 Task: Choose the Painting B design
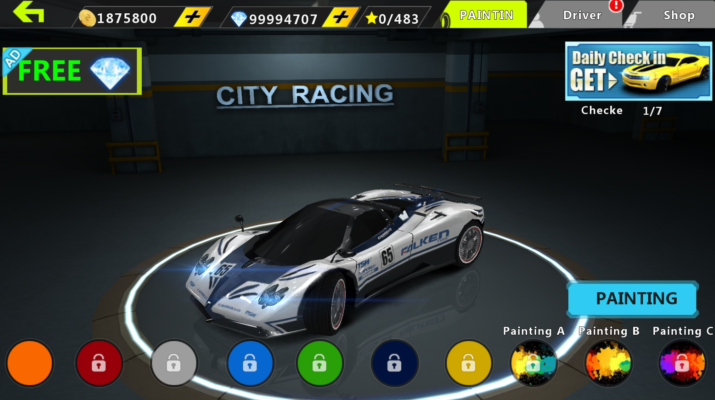click(x=608, y=363)
